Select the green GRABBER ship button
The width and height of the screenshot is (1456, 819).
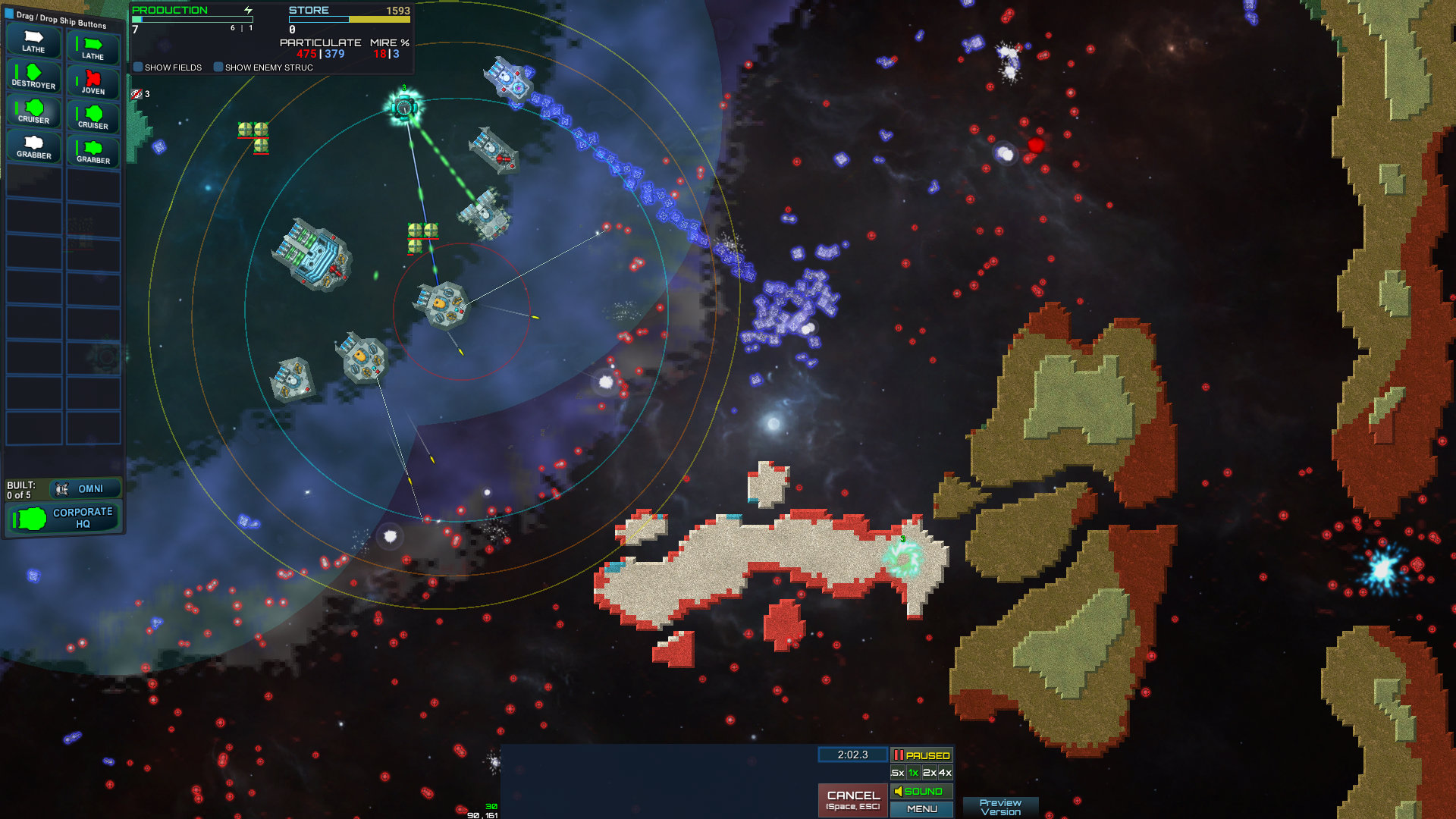click(93, 150)
